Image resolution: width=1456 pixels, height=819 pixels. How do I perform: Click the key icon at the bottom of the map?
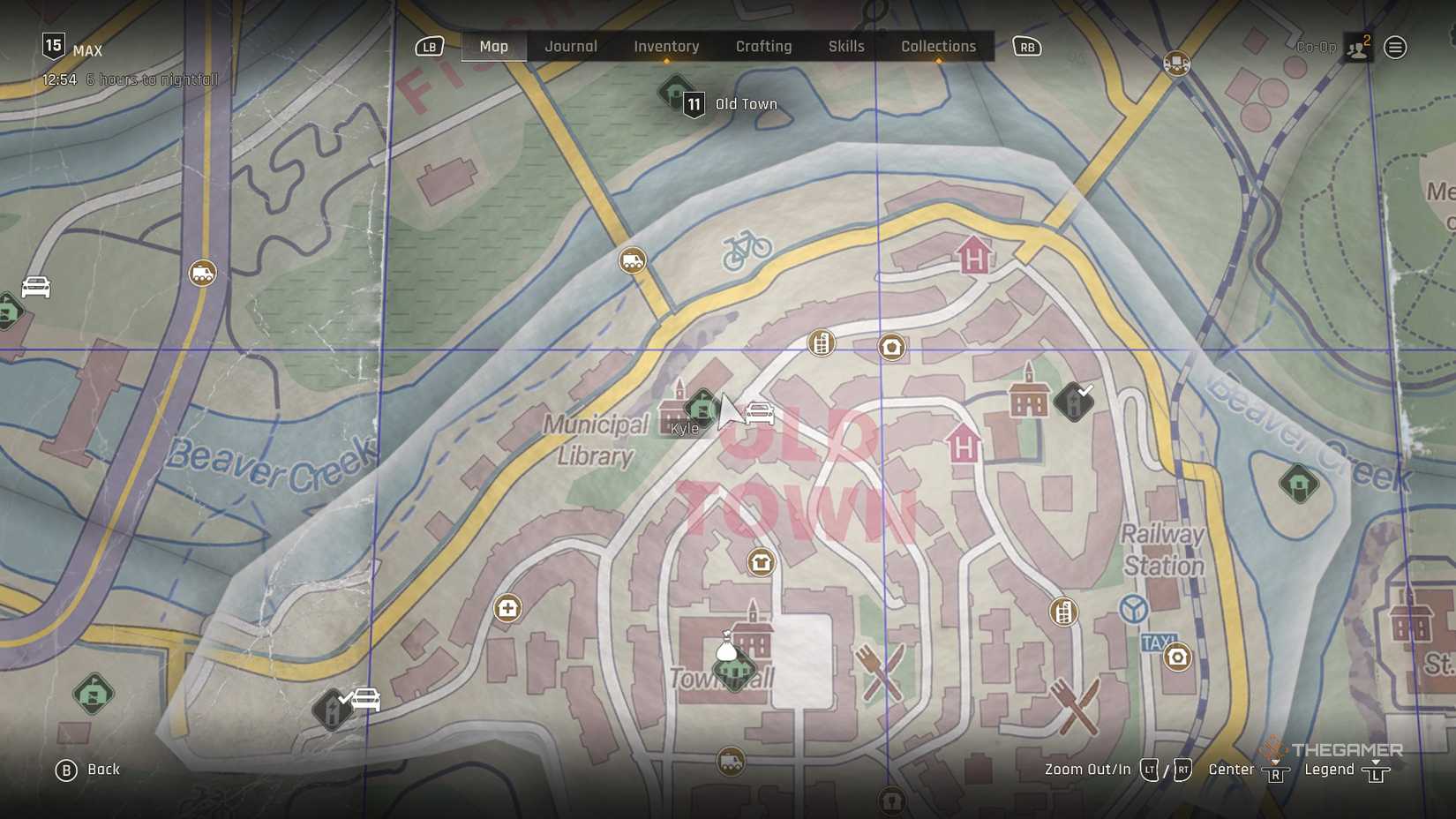(890, 801)
